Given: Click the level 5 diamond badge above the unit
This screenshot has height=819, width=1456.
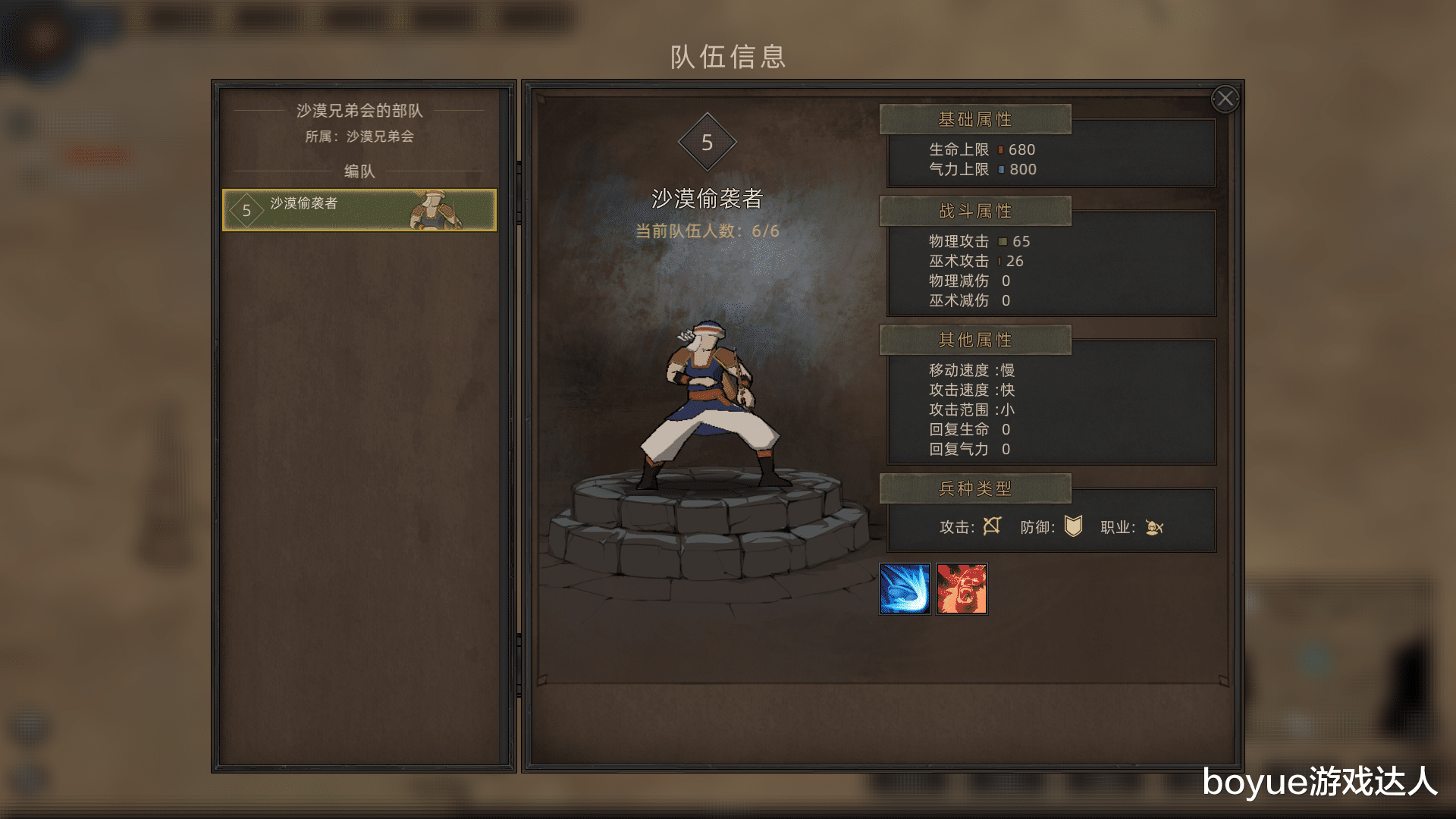Looking at the screenshot, I should [x=708, y=141].
